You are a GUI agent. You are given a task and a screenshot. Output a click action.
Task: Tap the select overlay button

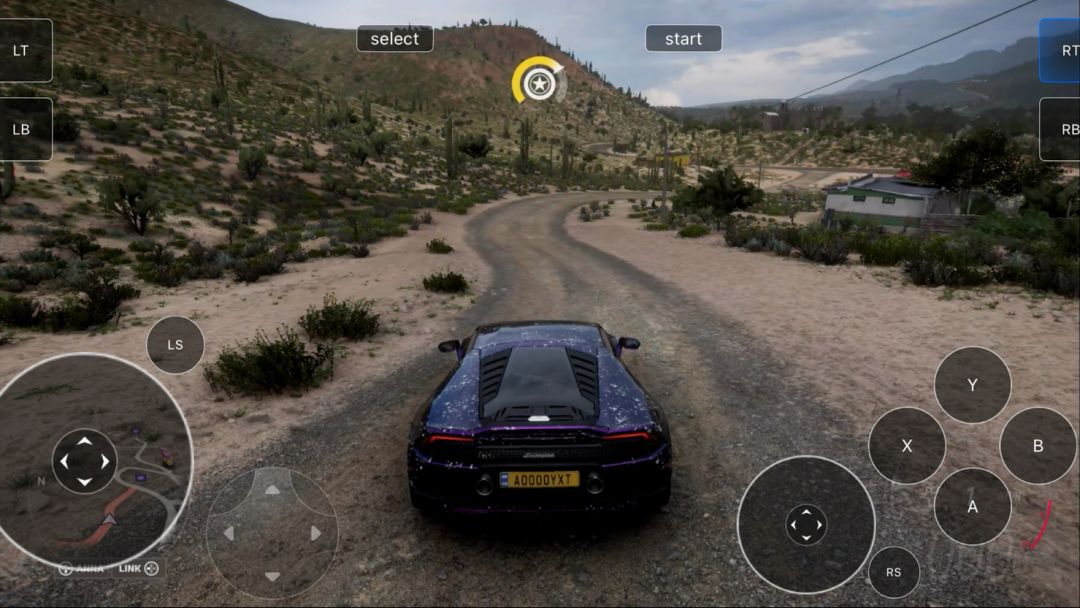tap(395, 39)
